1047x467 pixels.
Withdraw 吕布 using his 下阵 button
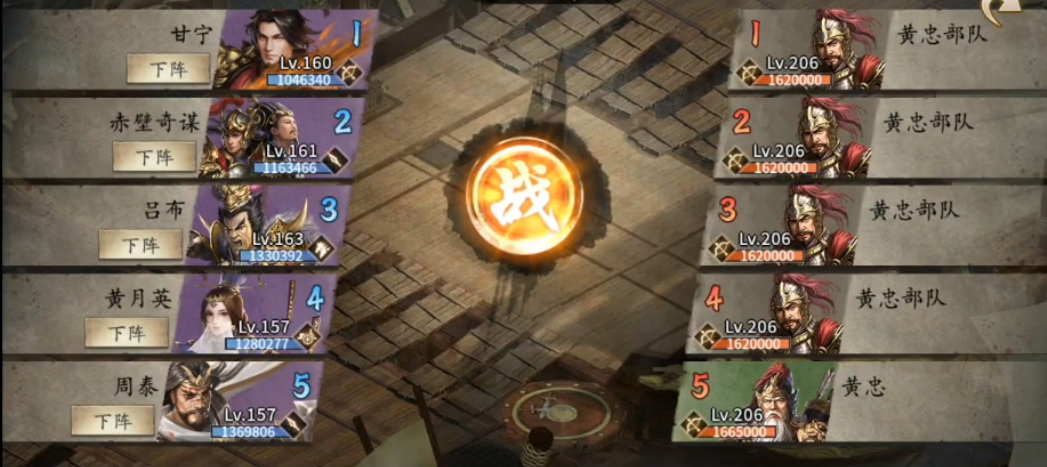[x=140, y=244]
